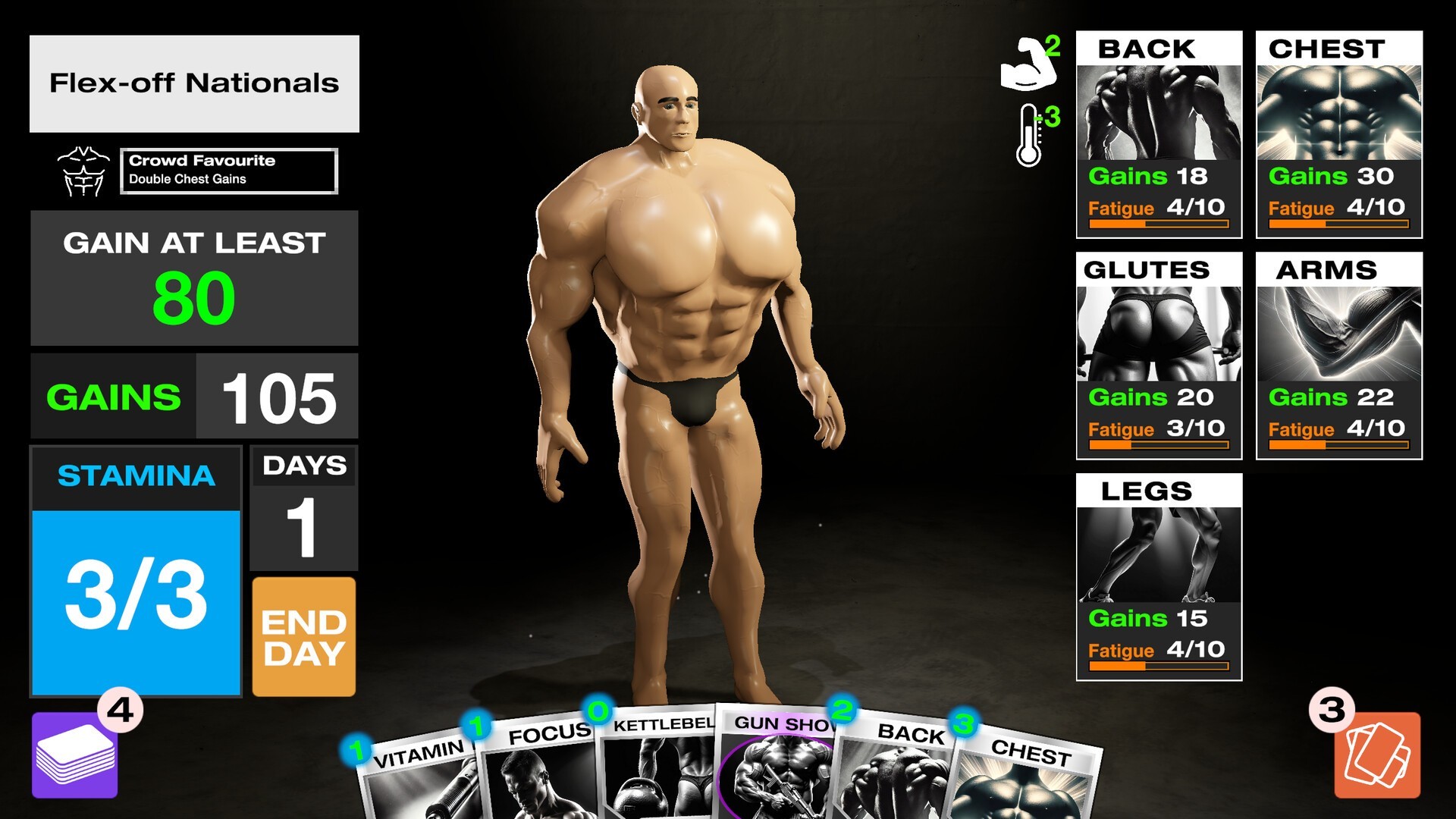Click the thermometer fatigue icon showing -3
The width and height of the screenshot is (1456, 819).
(1028, 136)
